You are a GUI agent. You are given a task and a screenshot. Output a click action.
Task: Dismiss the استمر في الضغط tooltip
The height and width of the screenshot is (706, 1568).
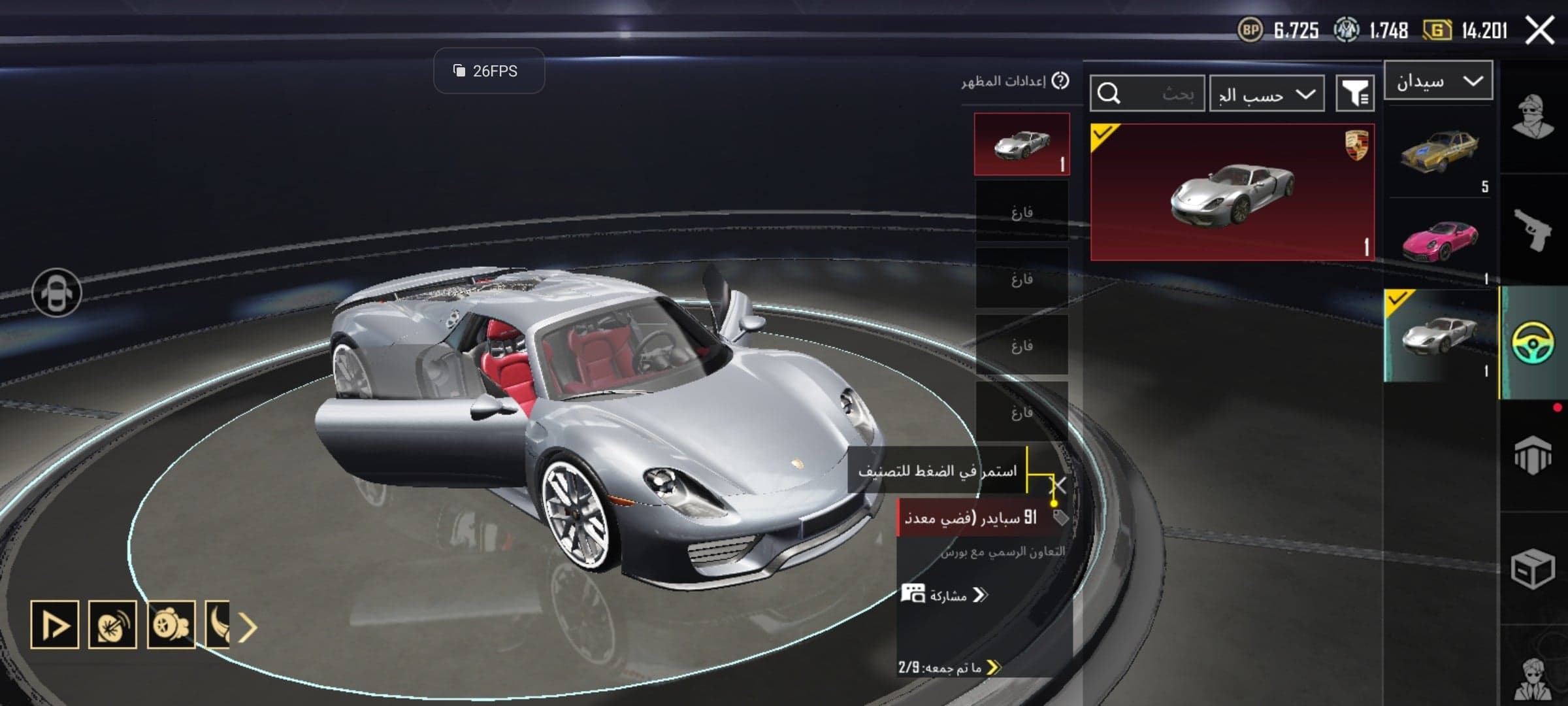coord(1058,486)
